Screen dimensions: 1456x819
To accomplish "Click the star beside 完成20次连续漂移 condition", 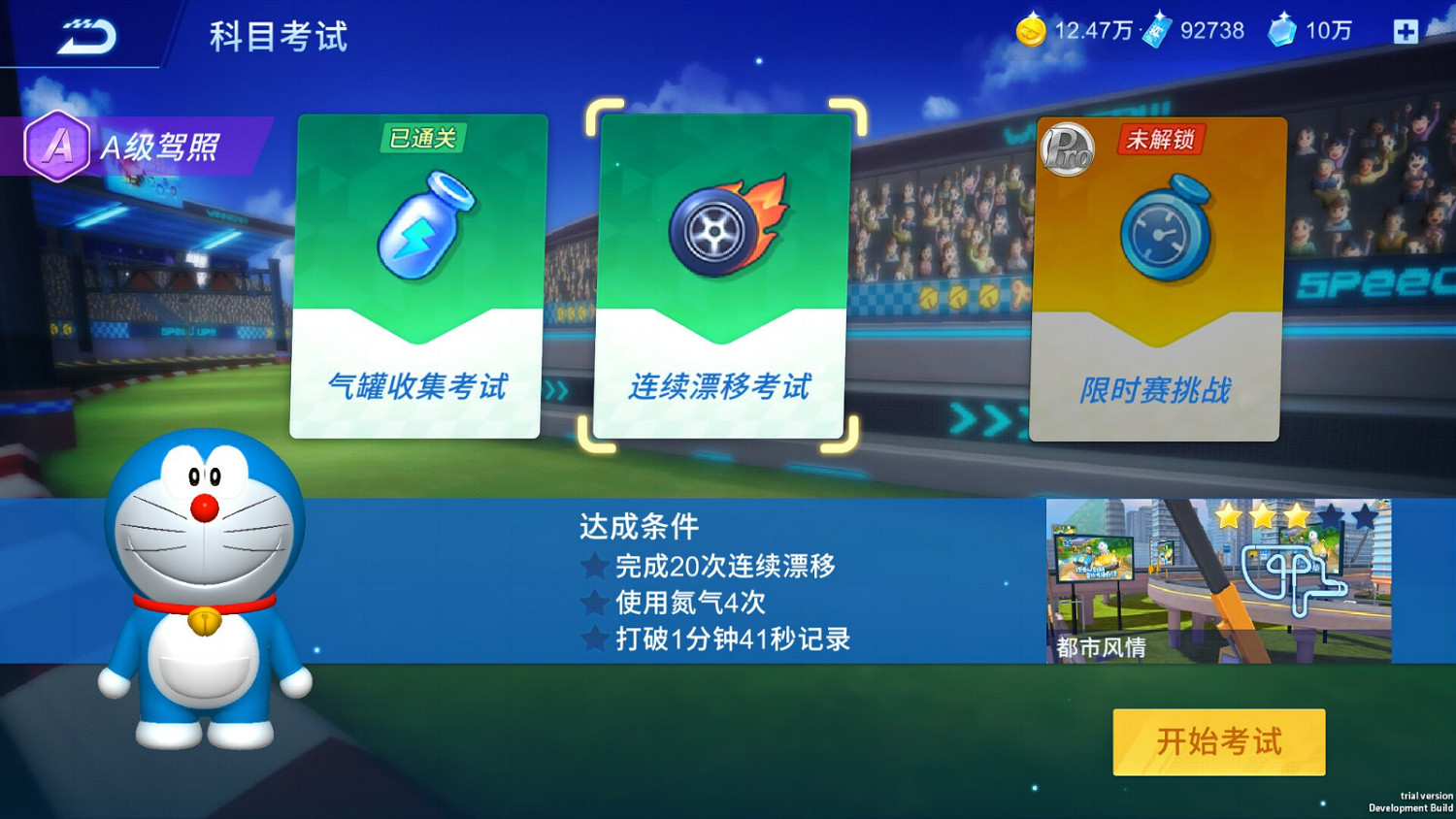I will 593,567.
